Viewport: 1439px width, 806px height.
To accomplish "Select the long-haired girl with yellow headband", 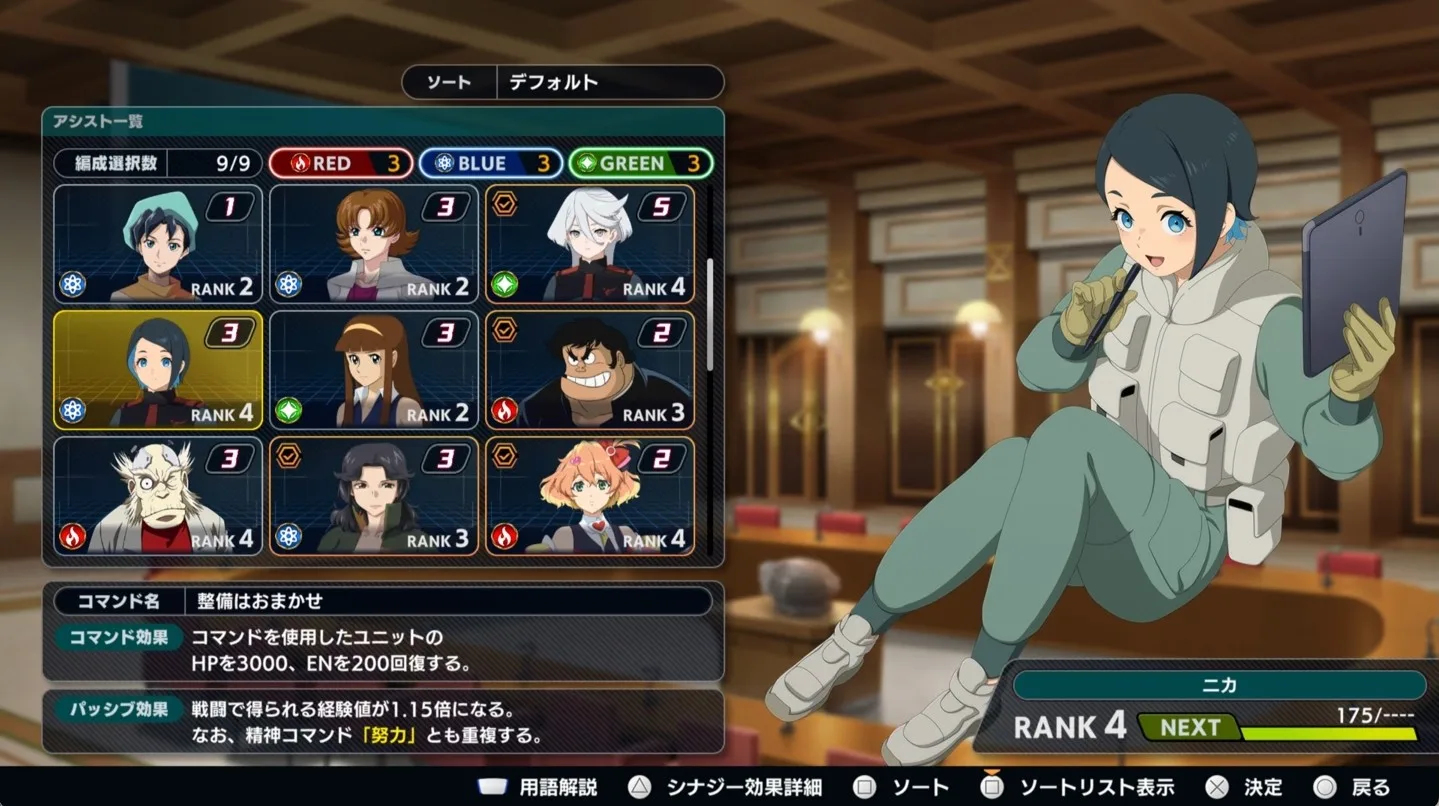I will click(x=374, y=370).
